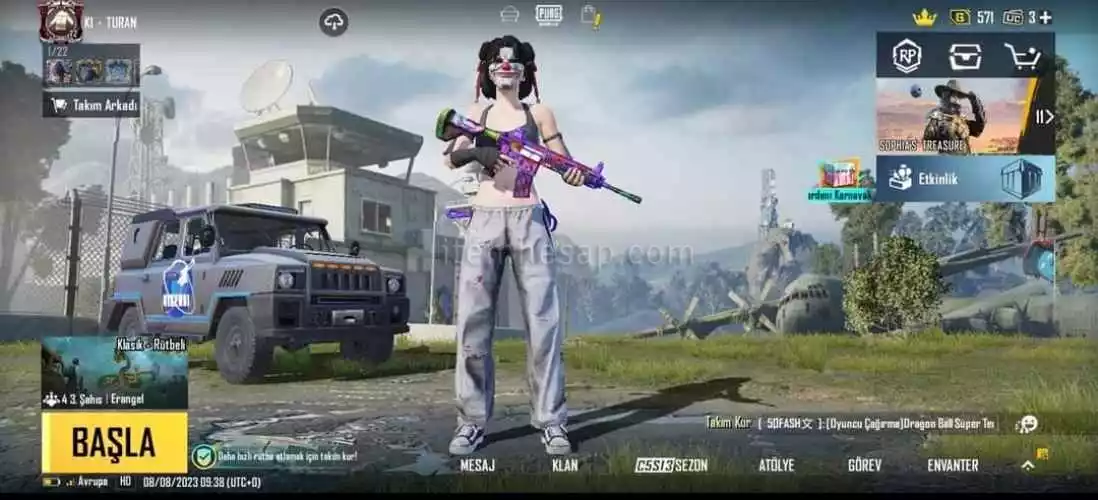1098x500 pixels.
Task: Open the team chat emoji button
Action: tap(1026, 424)
